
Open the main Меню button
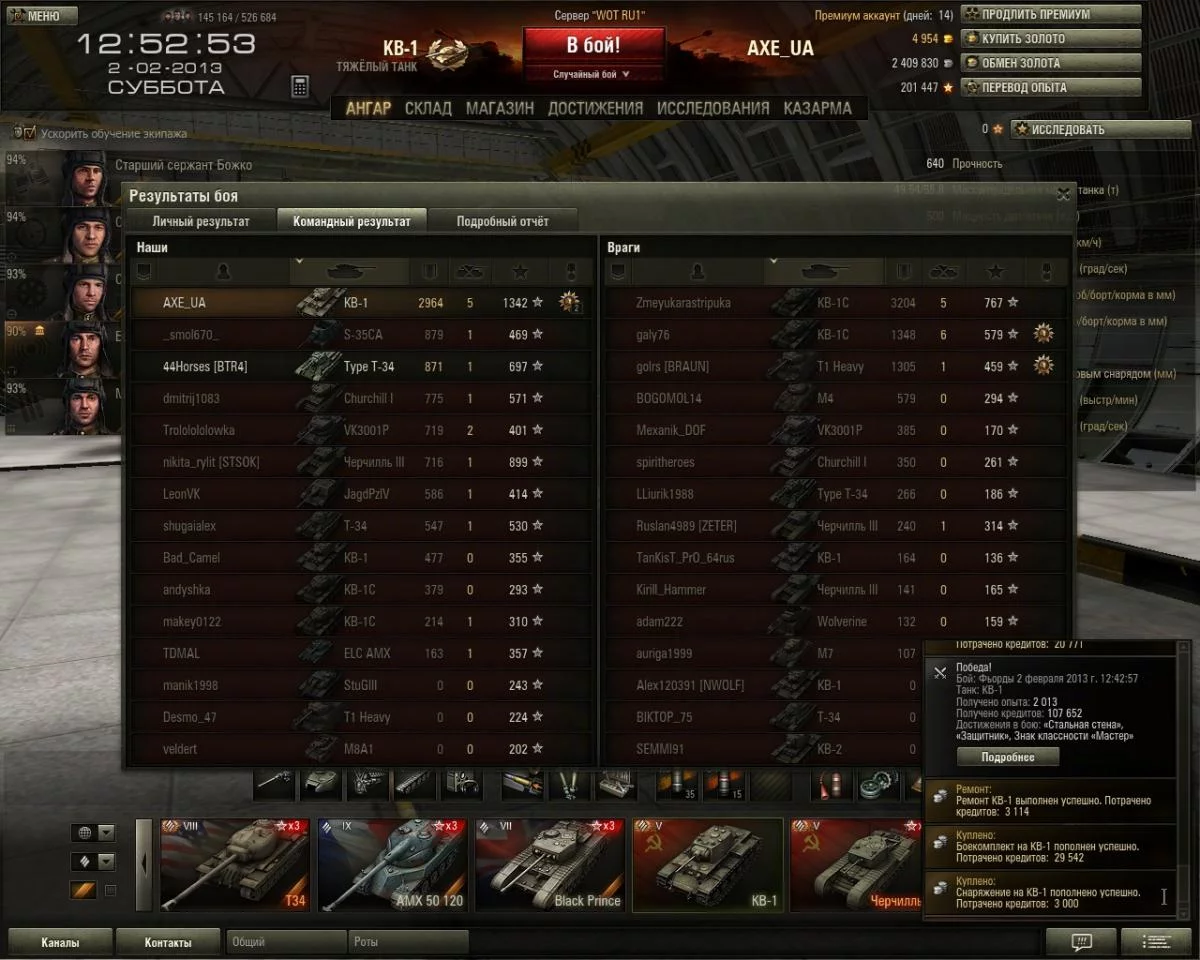coord(41,16)
